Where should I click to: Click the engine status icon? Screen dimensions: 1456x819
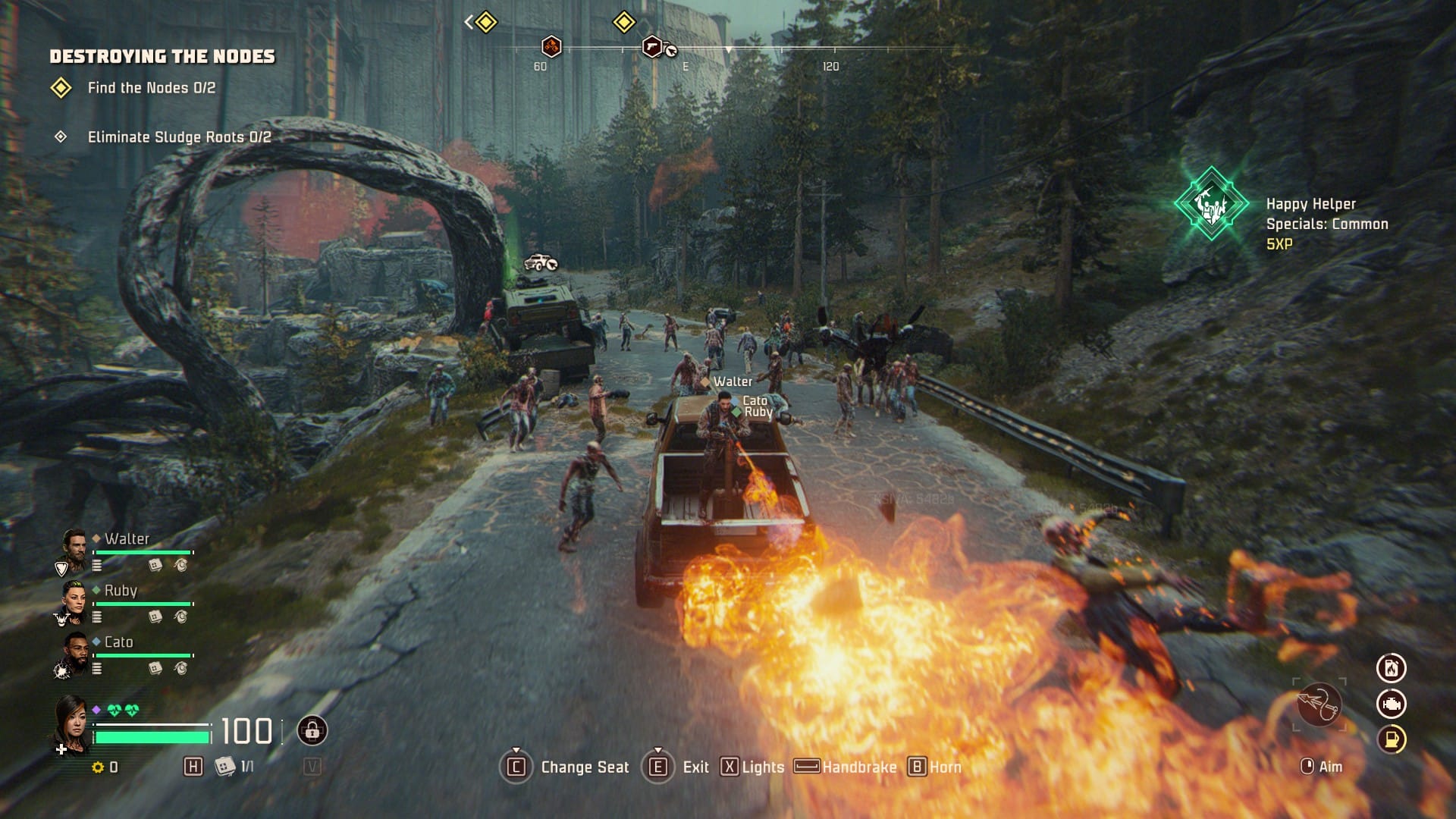coord(1392,704)
